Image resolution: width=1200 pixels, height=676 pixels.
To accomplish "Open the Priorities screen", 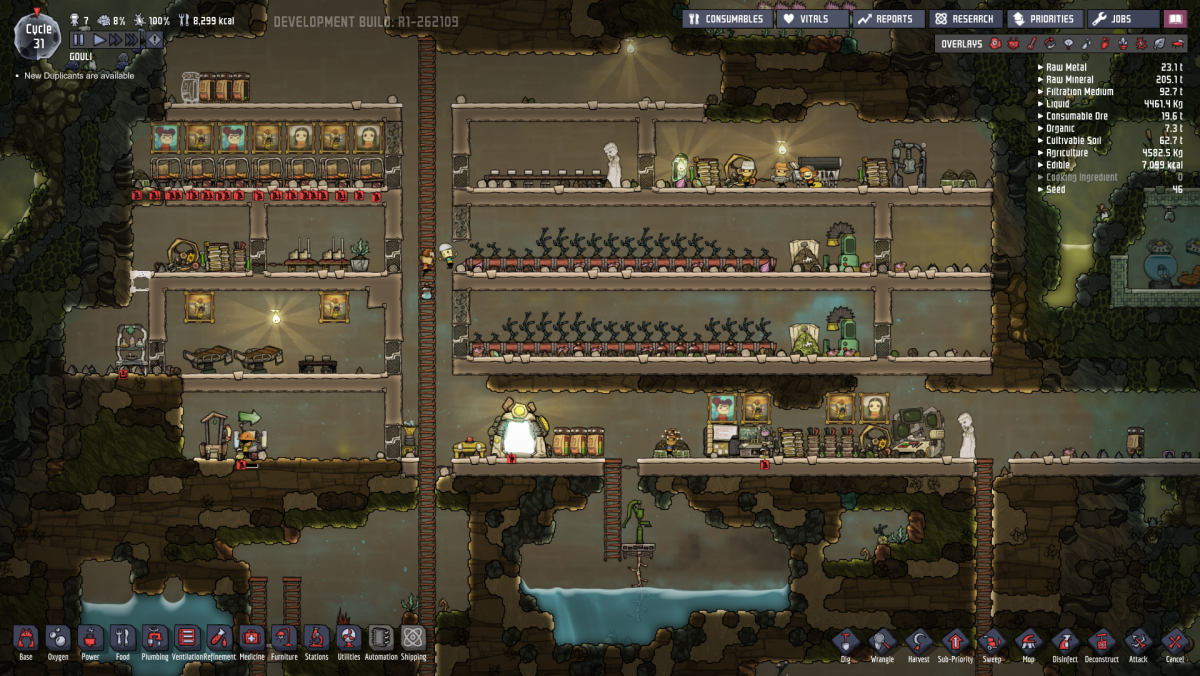I will [1044, 18].
